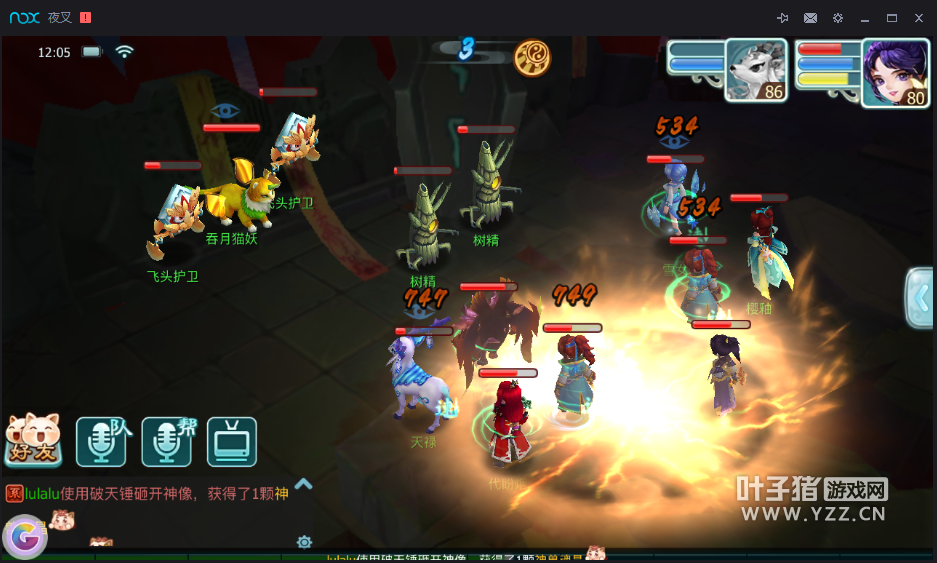The image size is (937, 563).
Task: Activate team voice chat microphone (队)
Action: (x=101, y=442)
